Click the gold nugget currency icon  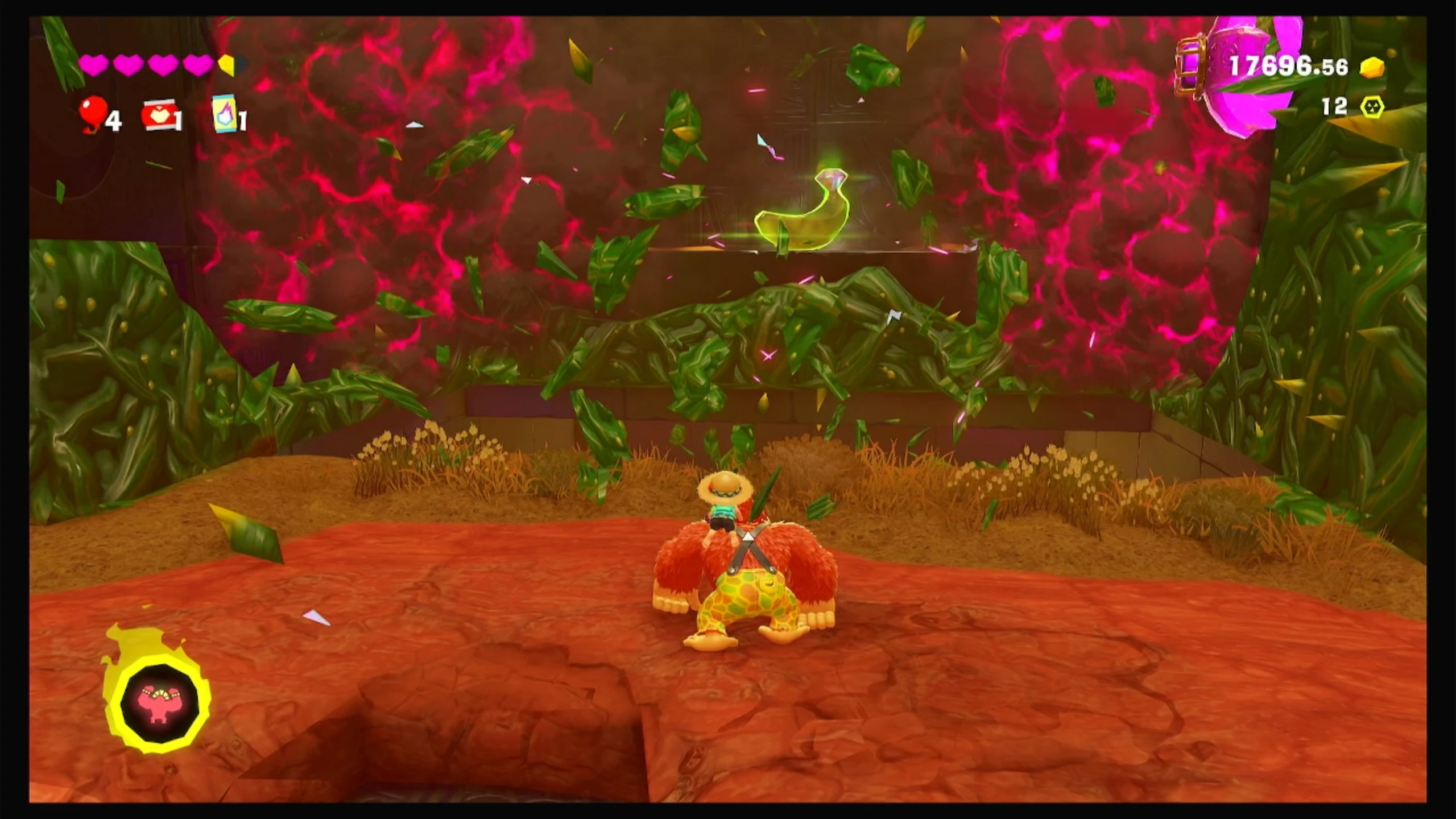pos(1371,68)
